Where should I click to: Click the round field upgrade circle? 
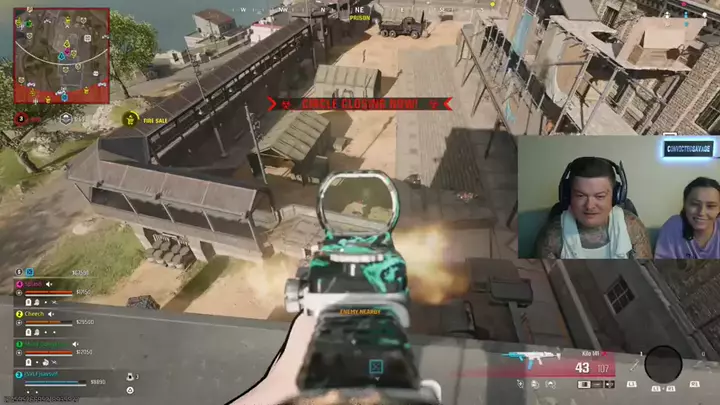(x=662, y=363)
